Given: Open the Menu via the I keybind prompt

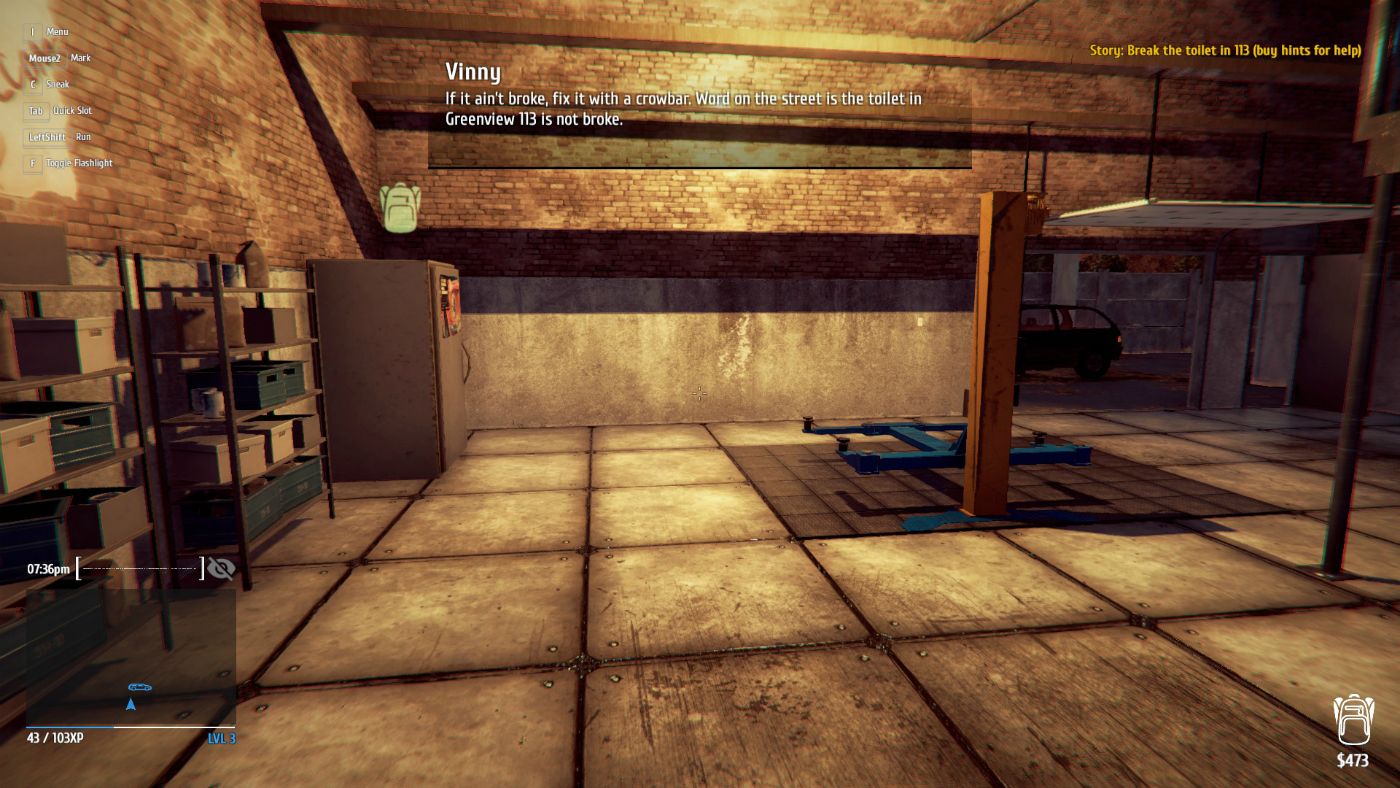Looking at the screenshot, I should point(33,31).
